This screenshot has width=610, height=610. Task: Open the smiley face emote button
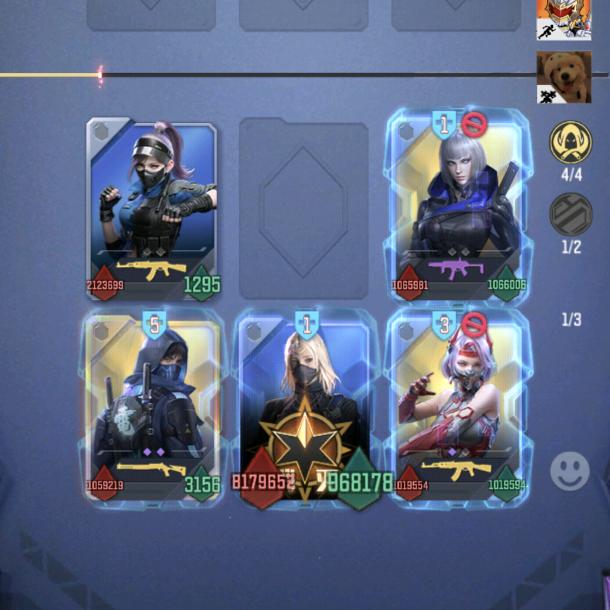[x=570, y=470]
